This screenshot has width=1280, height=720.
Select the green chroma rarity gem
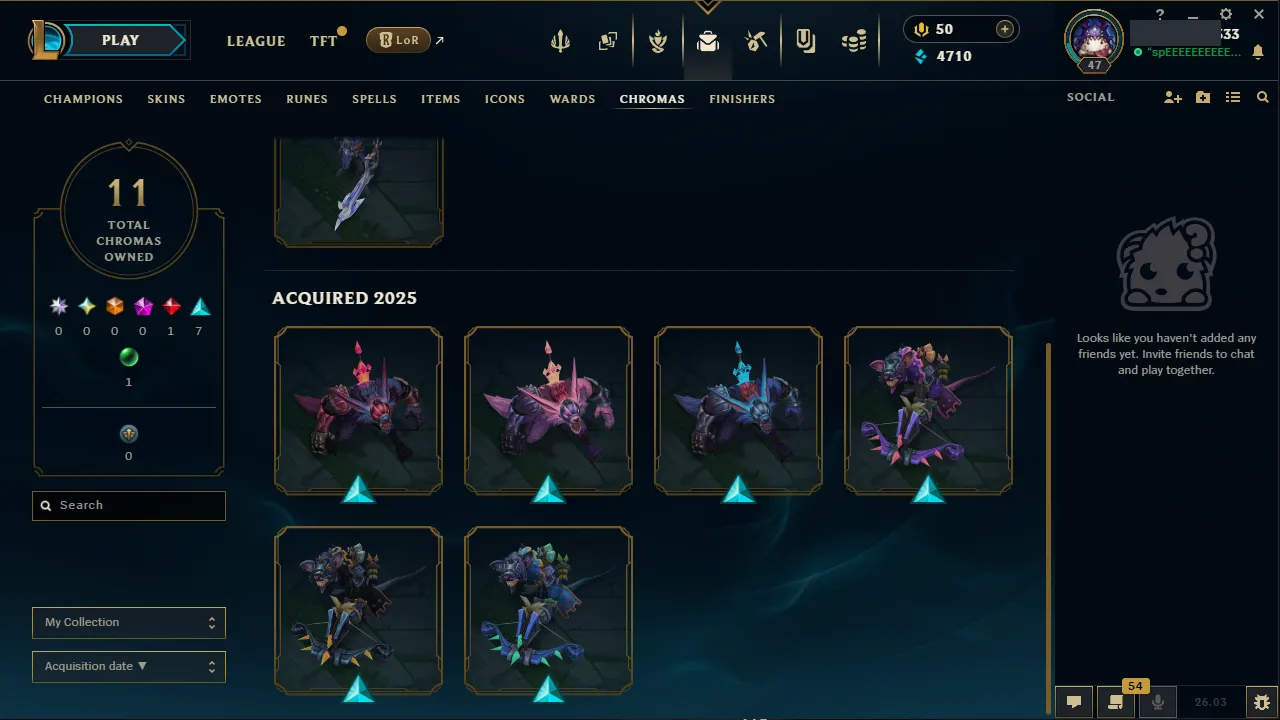(x=128, y=357)
